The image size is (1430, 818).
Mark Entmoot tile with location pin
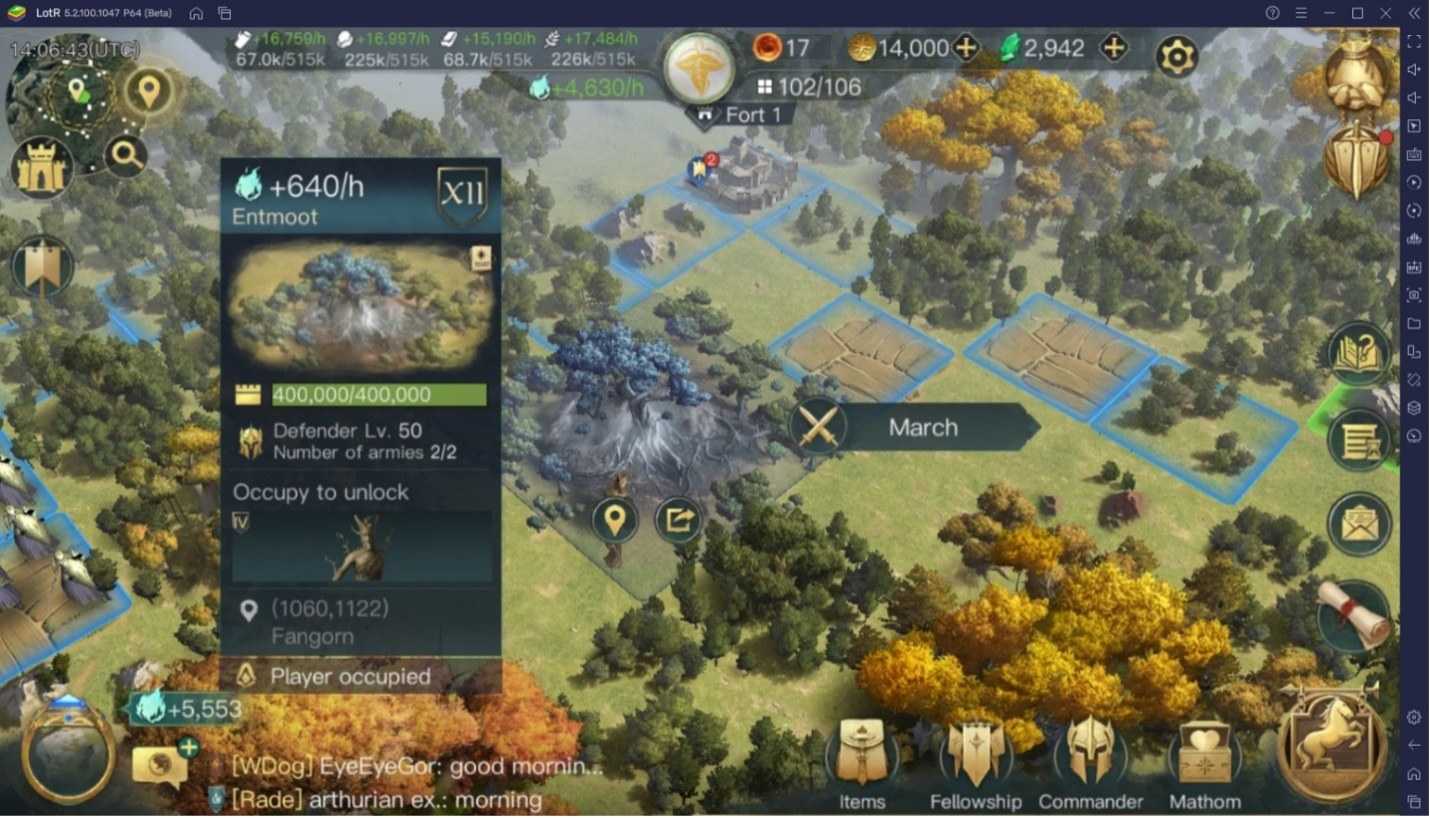point(614,520)
